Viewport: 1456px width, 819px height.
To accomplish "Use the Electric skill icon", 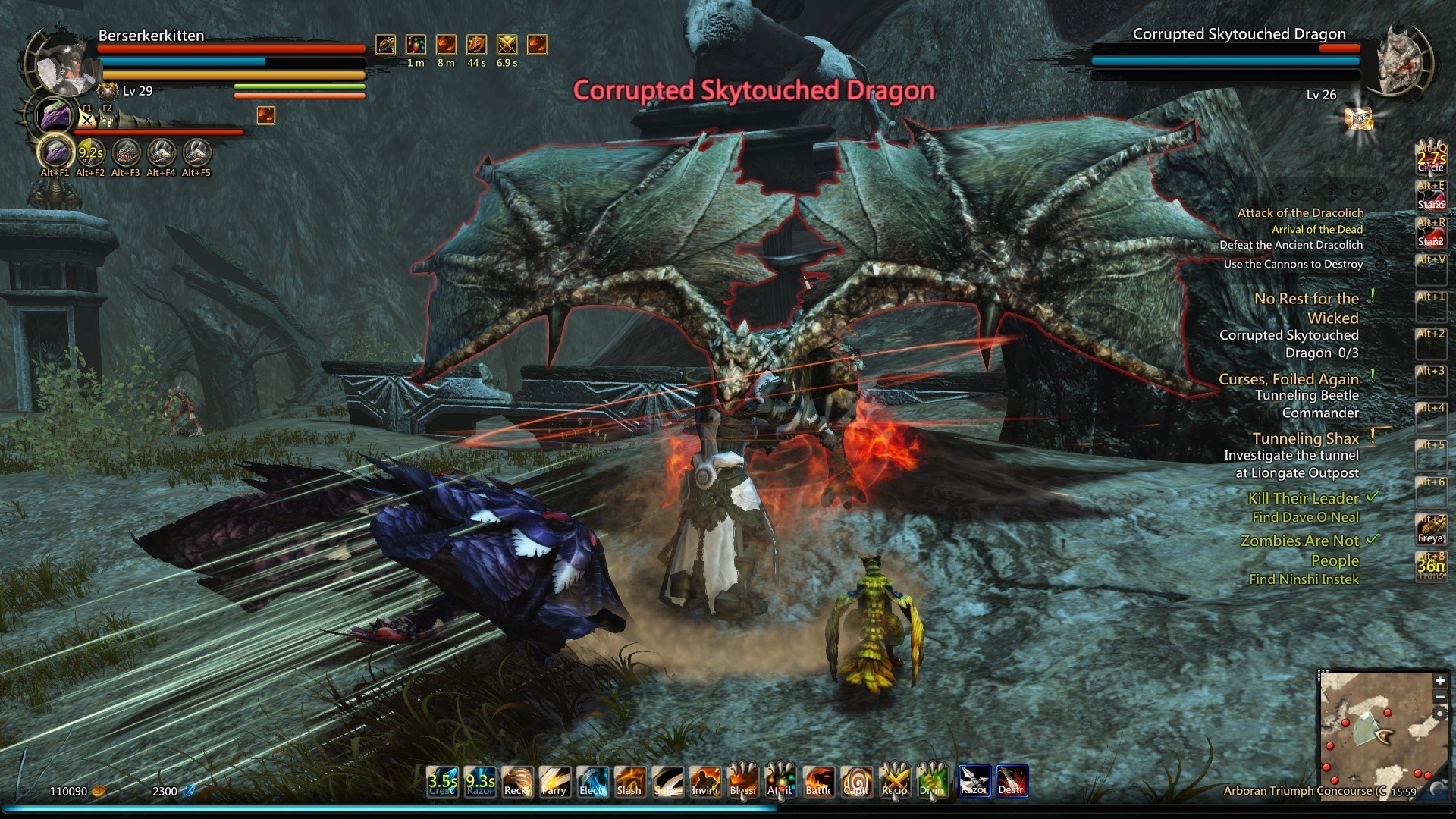I will [x=591, y=782].
